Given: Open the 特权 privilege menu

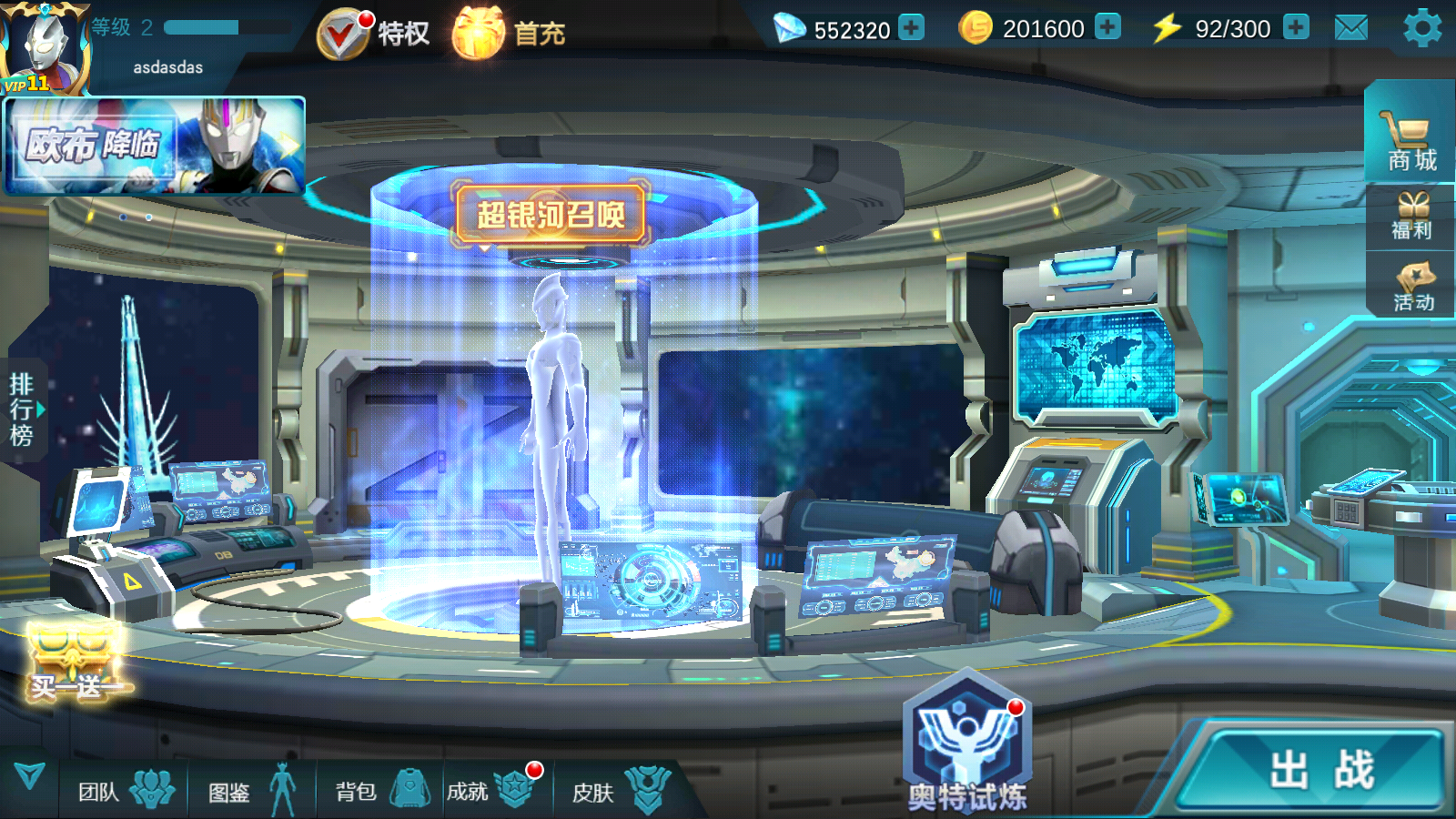Looking at the screenshot, I should tap(373, 34).
